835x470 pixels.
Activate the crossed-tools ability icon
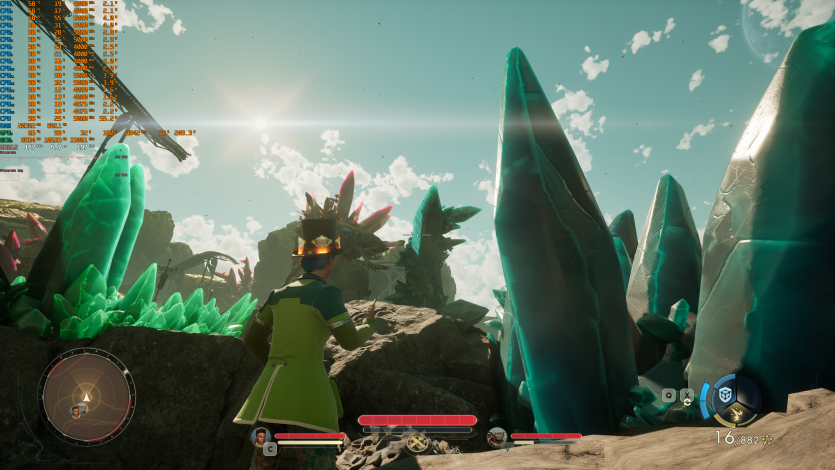point(417,442)
